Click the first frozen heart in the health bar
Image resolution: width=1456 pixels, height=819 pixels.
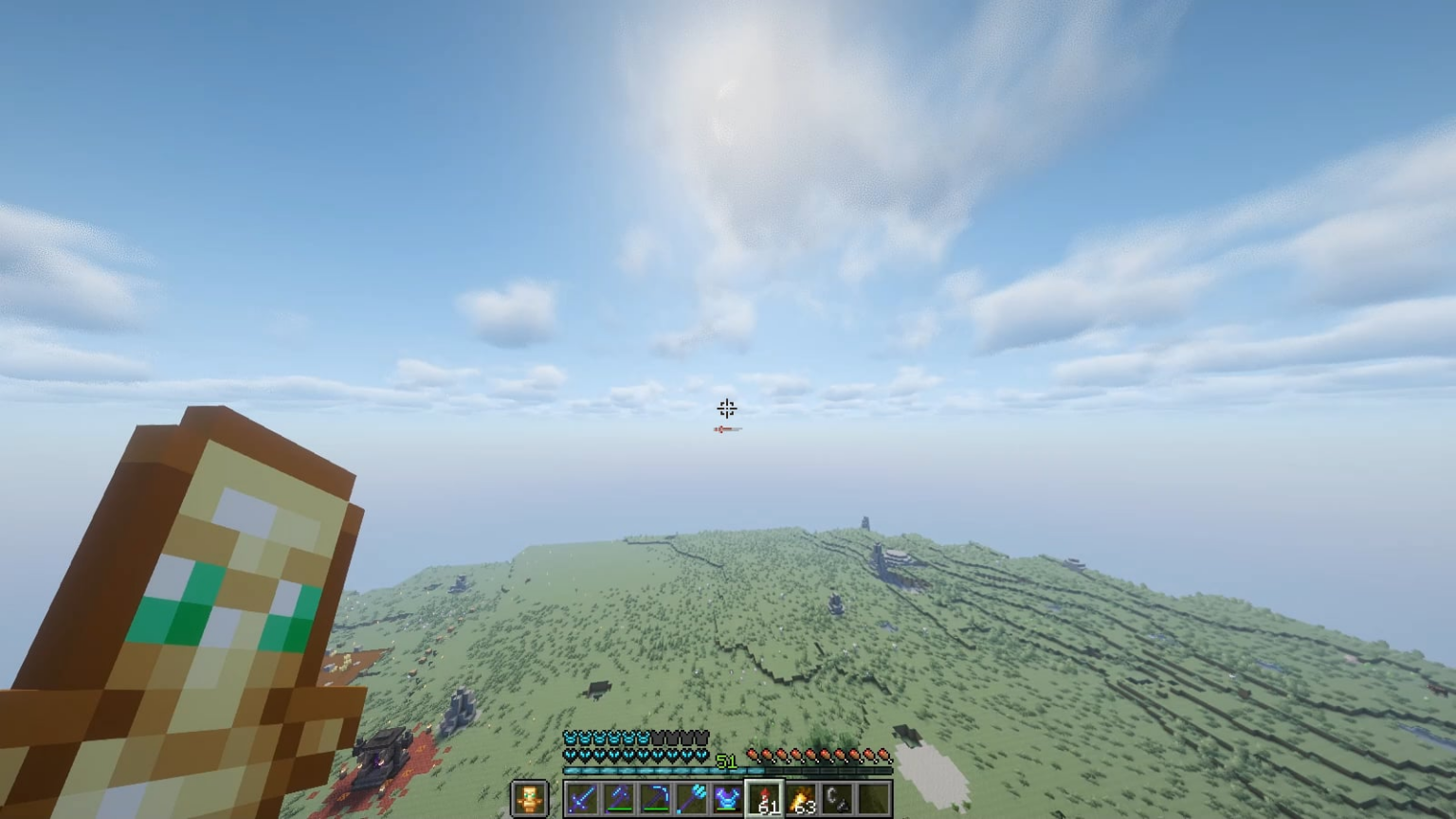(569, 753)
